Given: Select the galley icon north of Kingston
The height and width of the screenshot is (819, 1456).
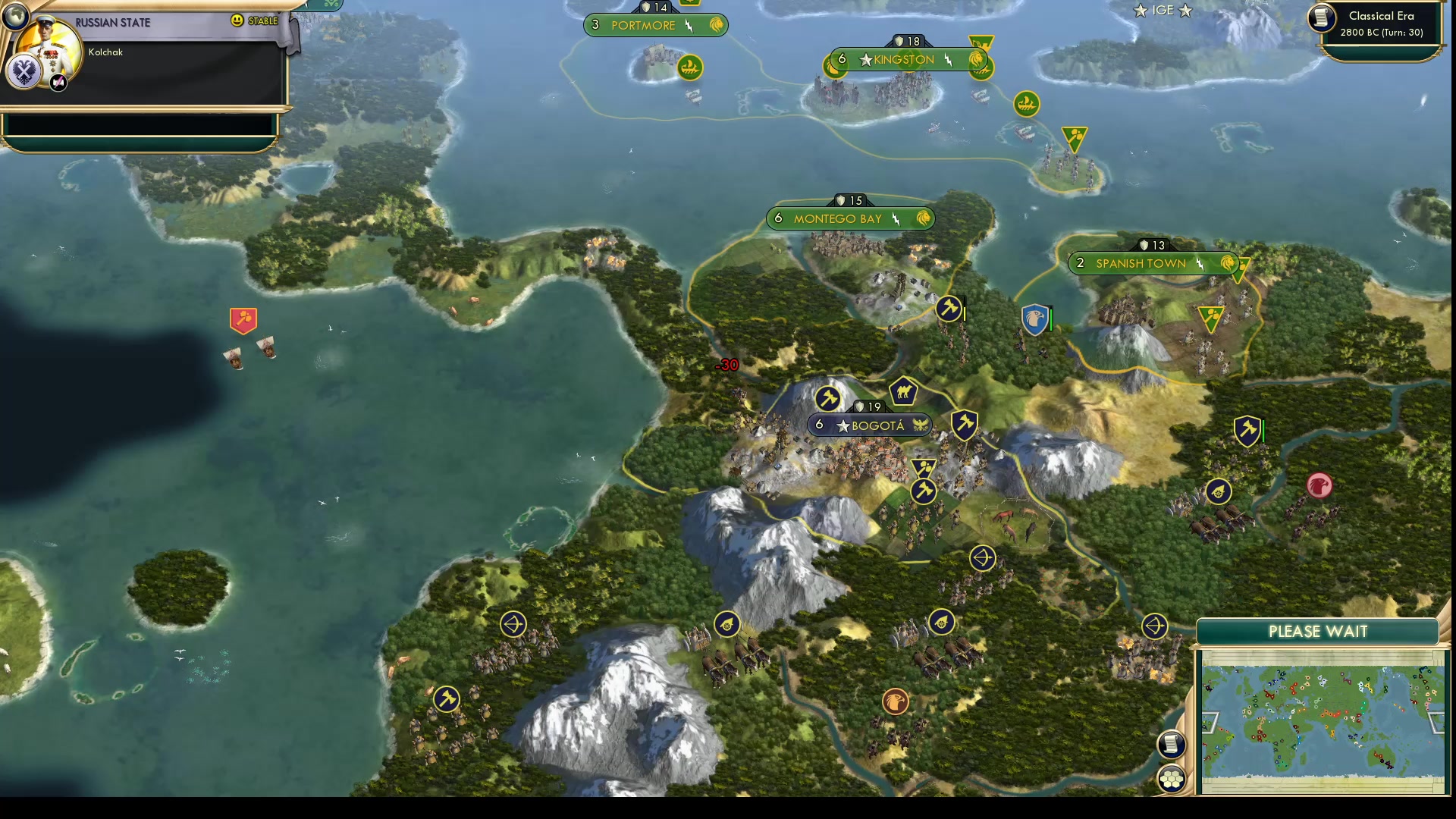Looking at the screenshot, I should click(x=1026, y=105).
